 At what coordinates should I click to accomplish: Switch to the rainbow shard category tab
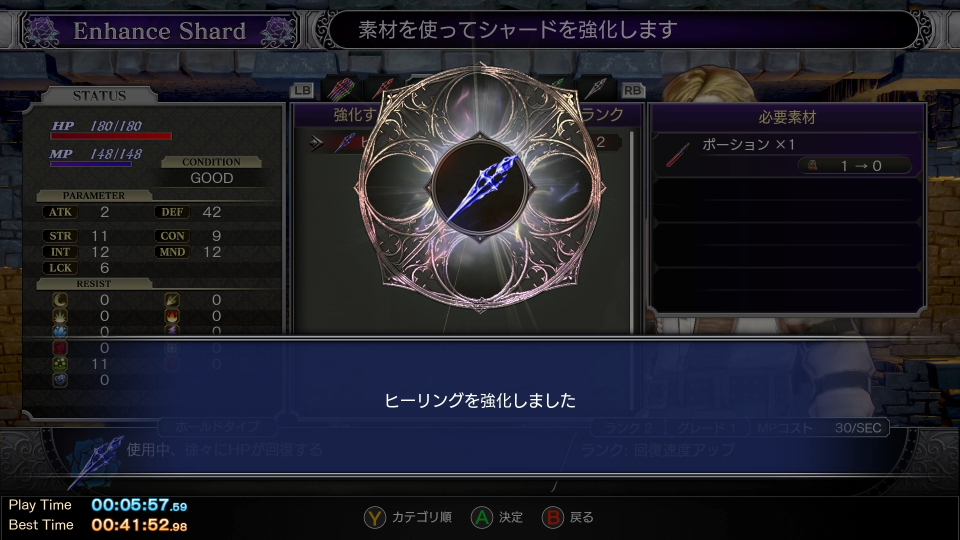point(341,88)
